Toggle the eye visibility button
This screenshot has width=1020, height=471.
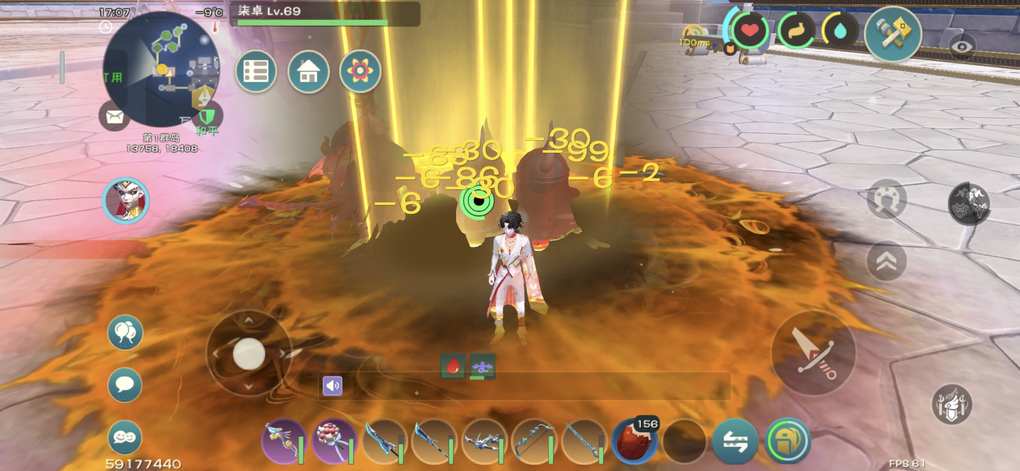click(x=963, y=46)
